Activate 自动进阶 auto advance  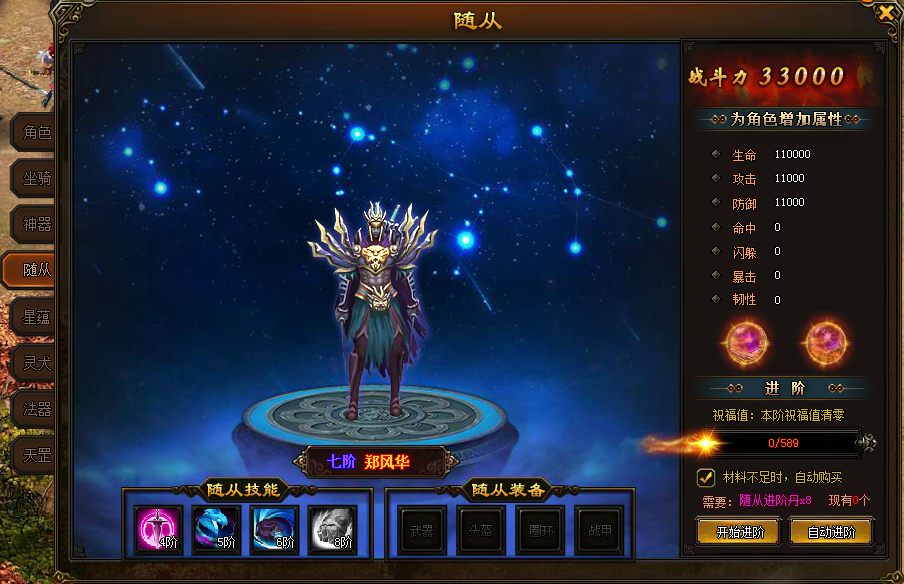(x=830, y=532)
